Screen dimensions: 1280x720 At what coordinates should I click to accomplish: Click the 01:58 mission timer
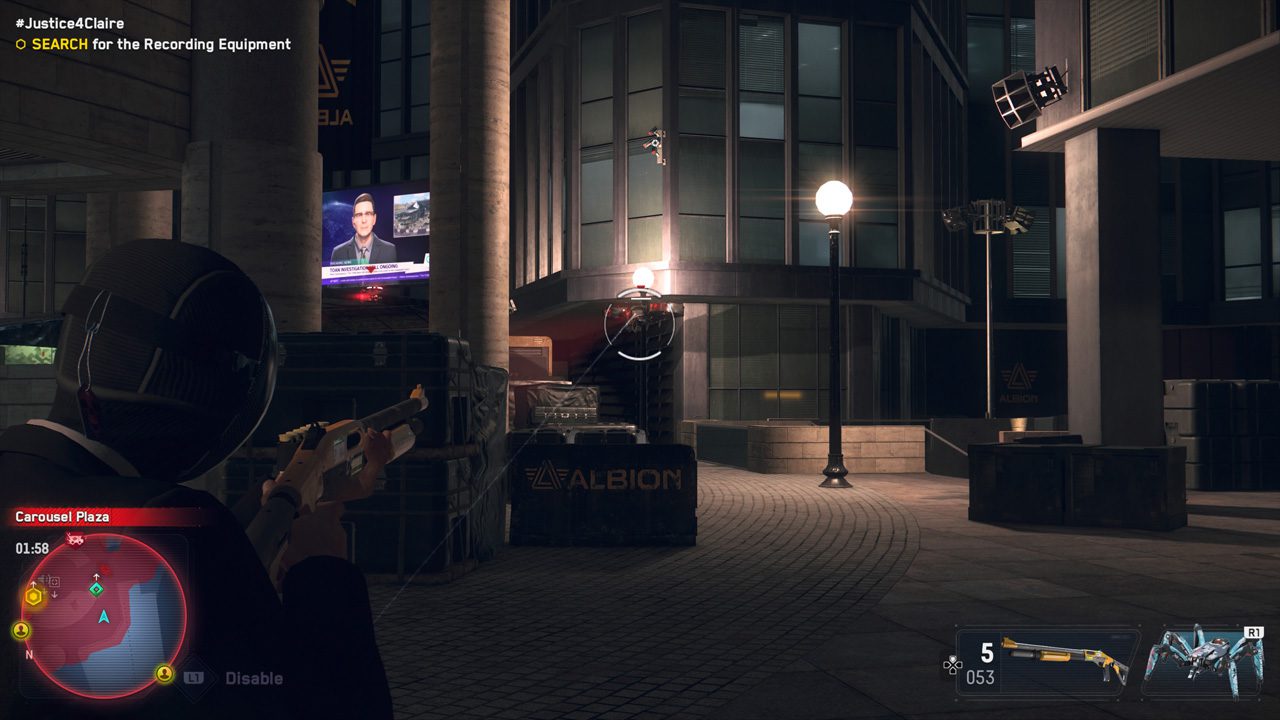pos(32,546)
